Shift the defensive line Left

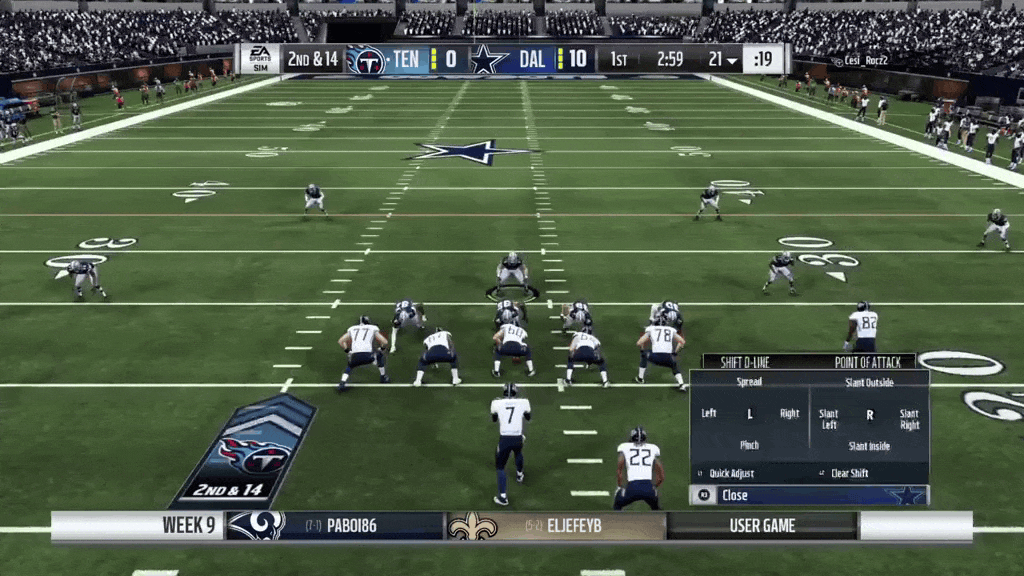[x=709, y=413]
